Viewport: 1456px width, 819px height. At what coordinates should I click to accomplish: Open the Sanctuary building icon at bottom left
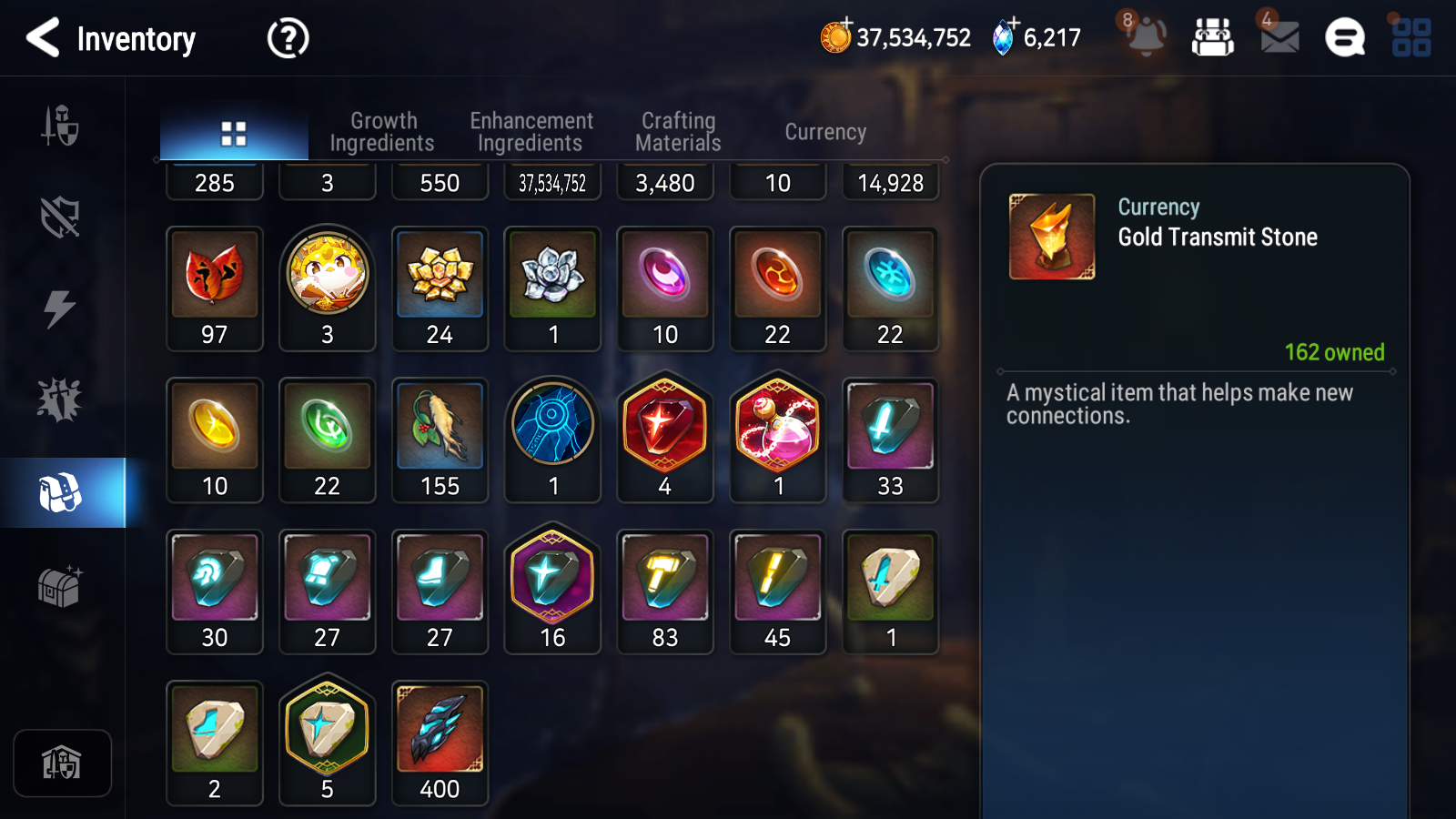62,763
